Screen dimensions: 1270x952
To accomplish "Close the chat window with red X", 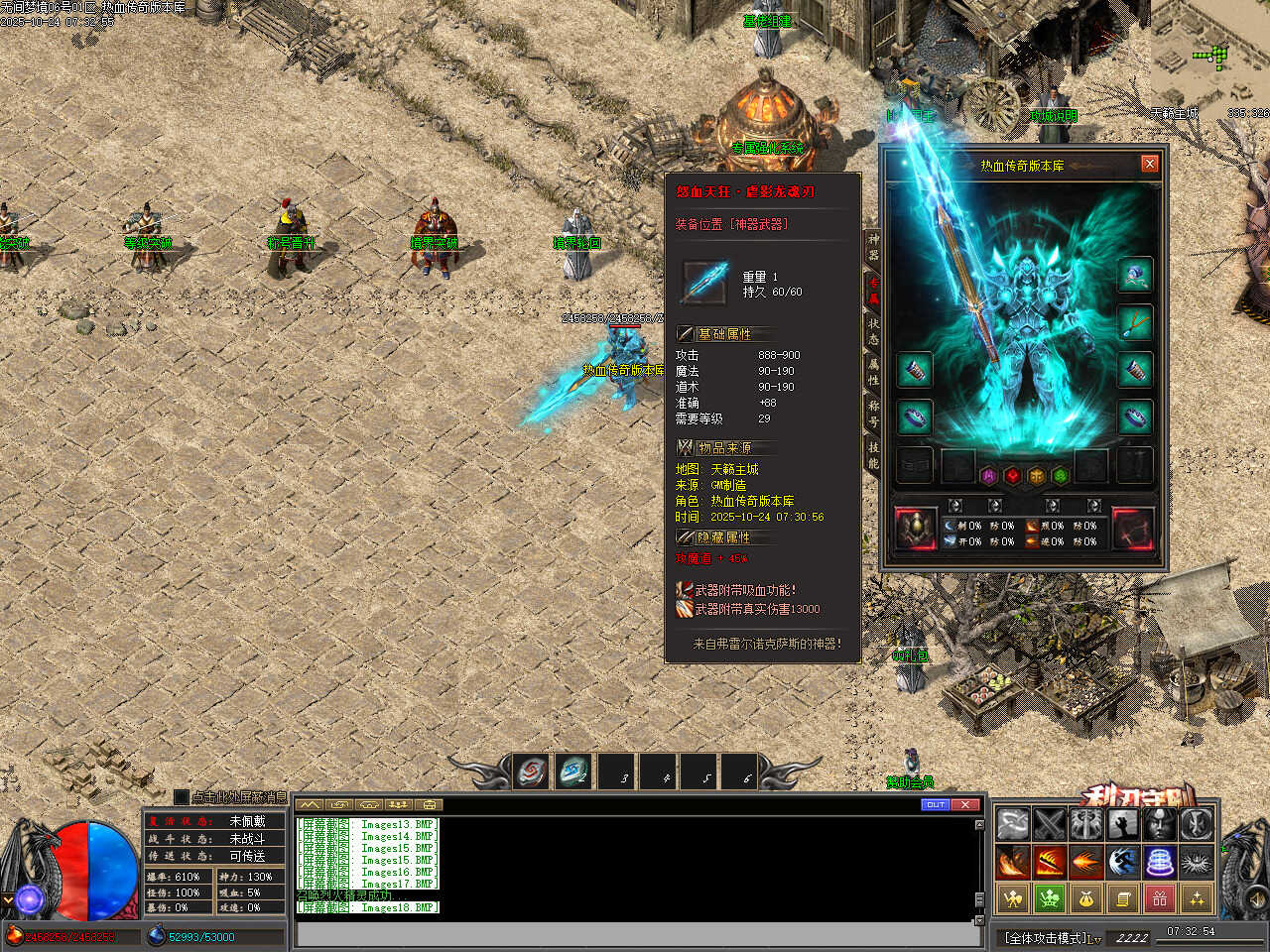I will pyautogui.click(x=965, y=804).
